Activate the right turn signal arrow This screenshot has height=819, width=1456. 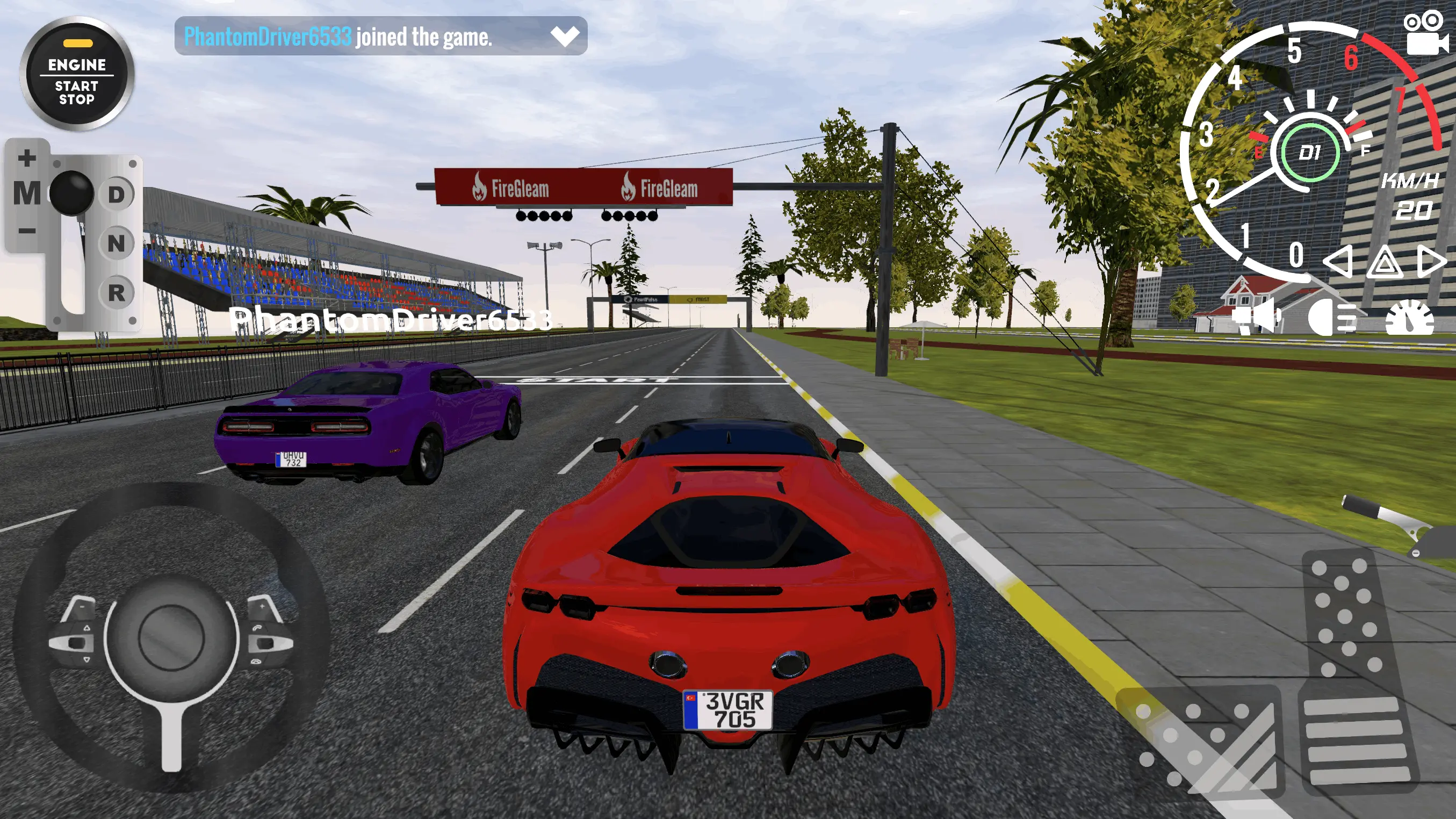pos(1431,262)
